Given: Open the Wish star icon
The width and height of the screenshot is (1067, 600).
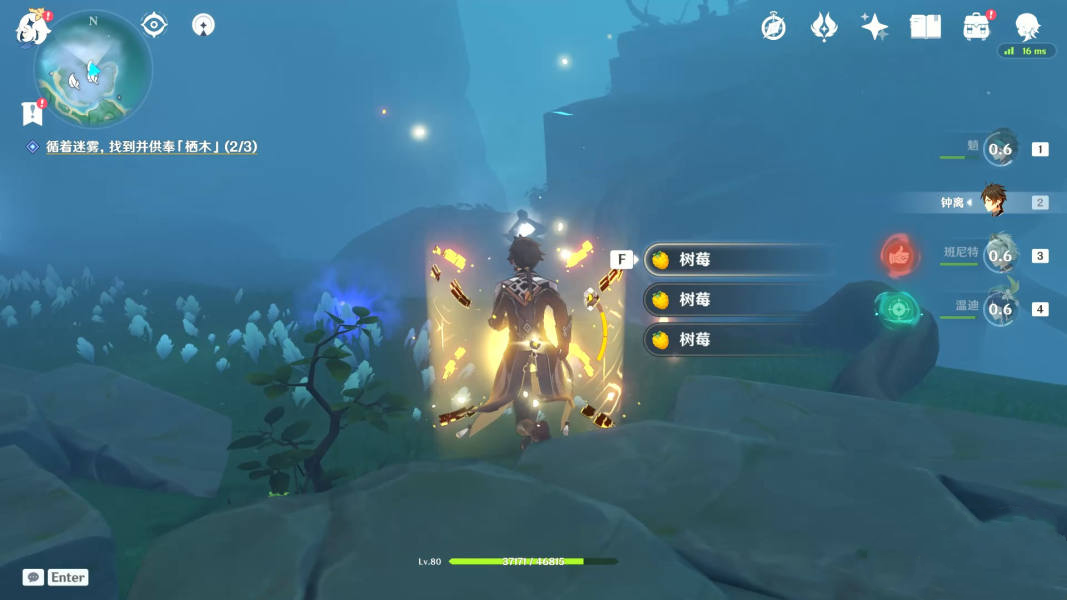Looking at the screenshot, I should 874,27.
